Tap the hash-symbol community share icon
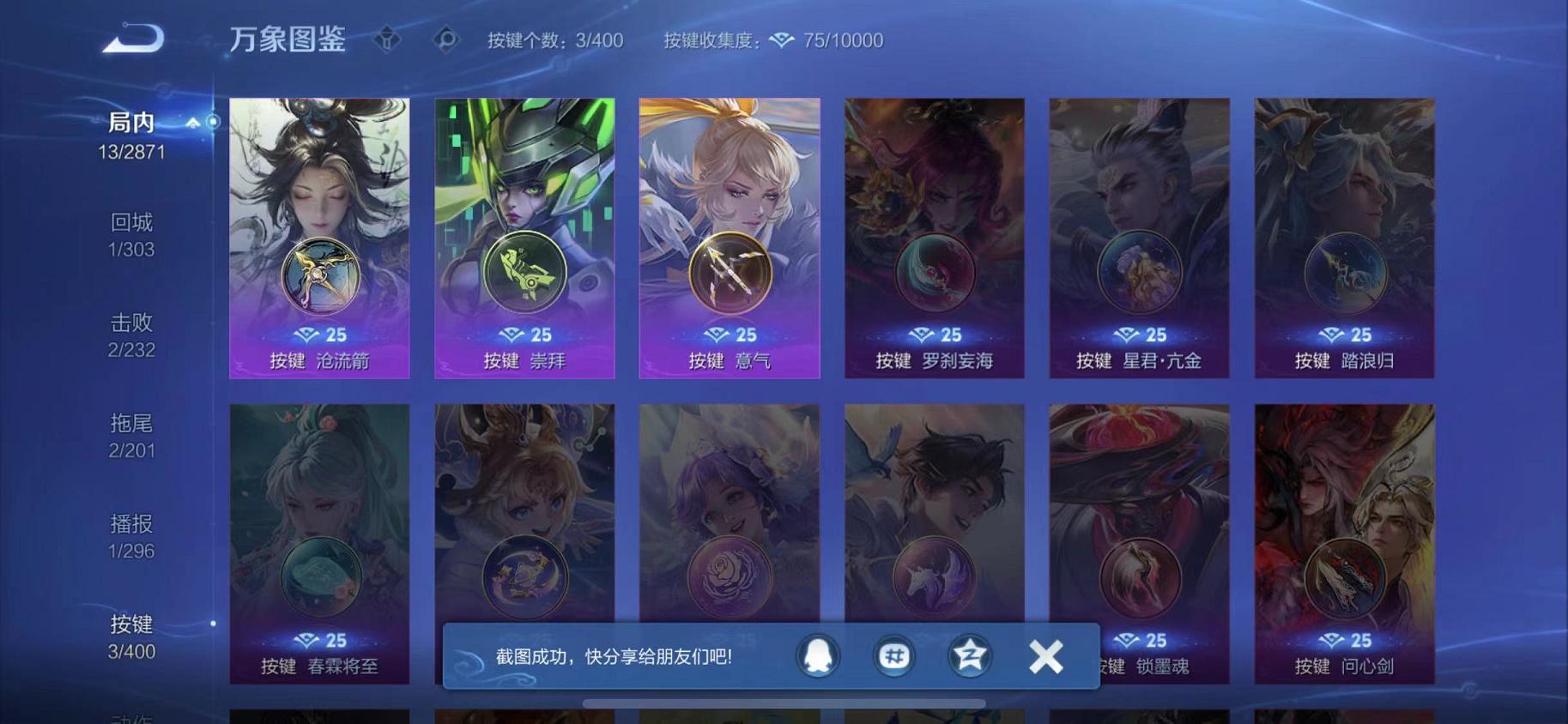1568x724 pixels. coord(893,656)
